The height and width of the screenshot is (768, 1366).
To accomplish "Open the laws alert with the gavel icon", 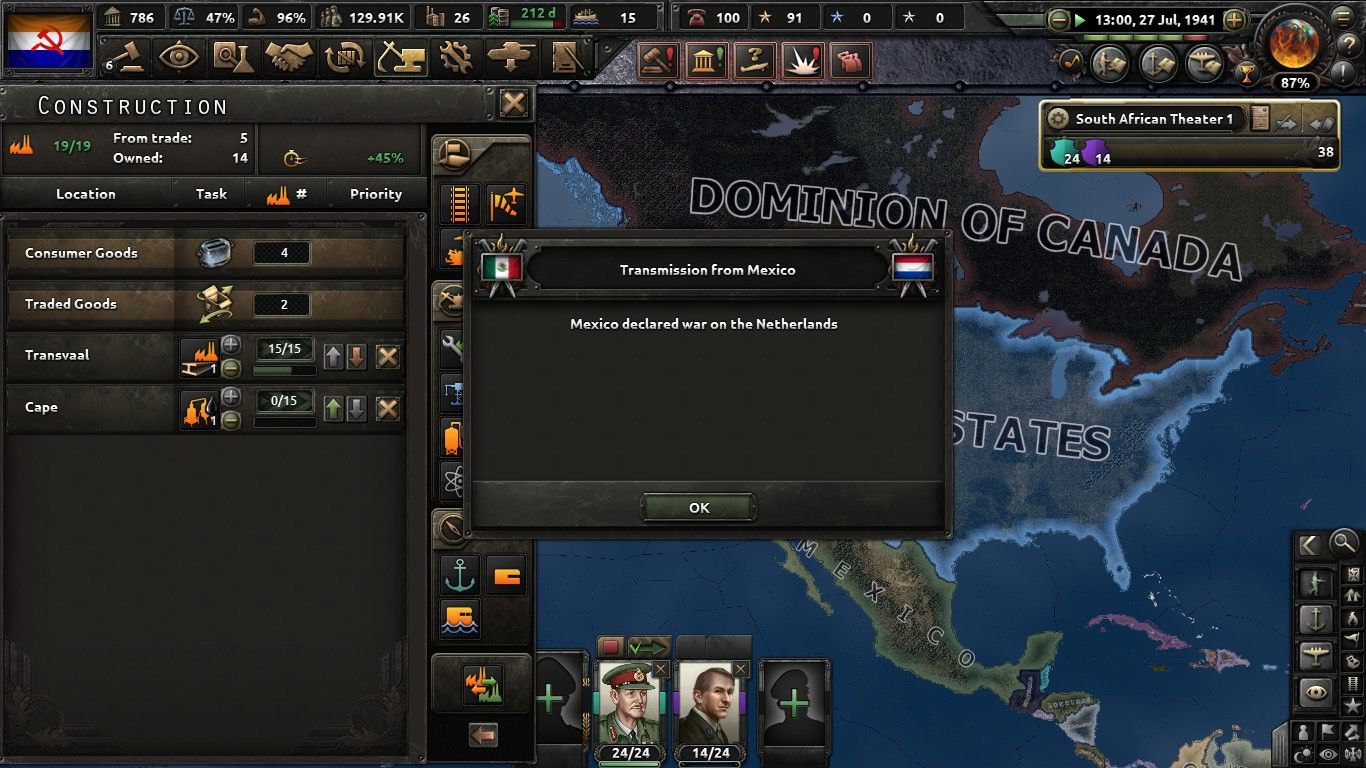I will [658, 58].
